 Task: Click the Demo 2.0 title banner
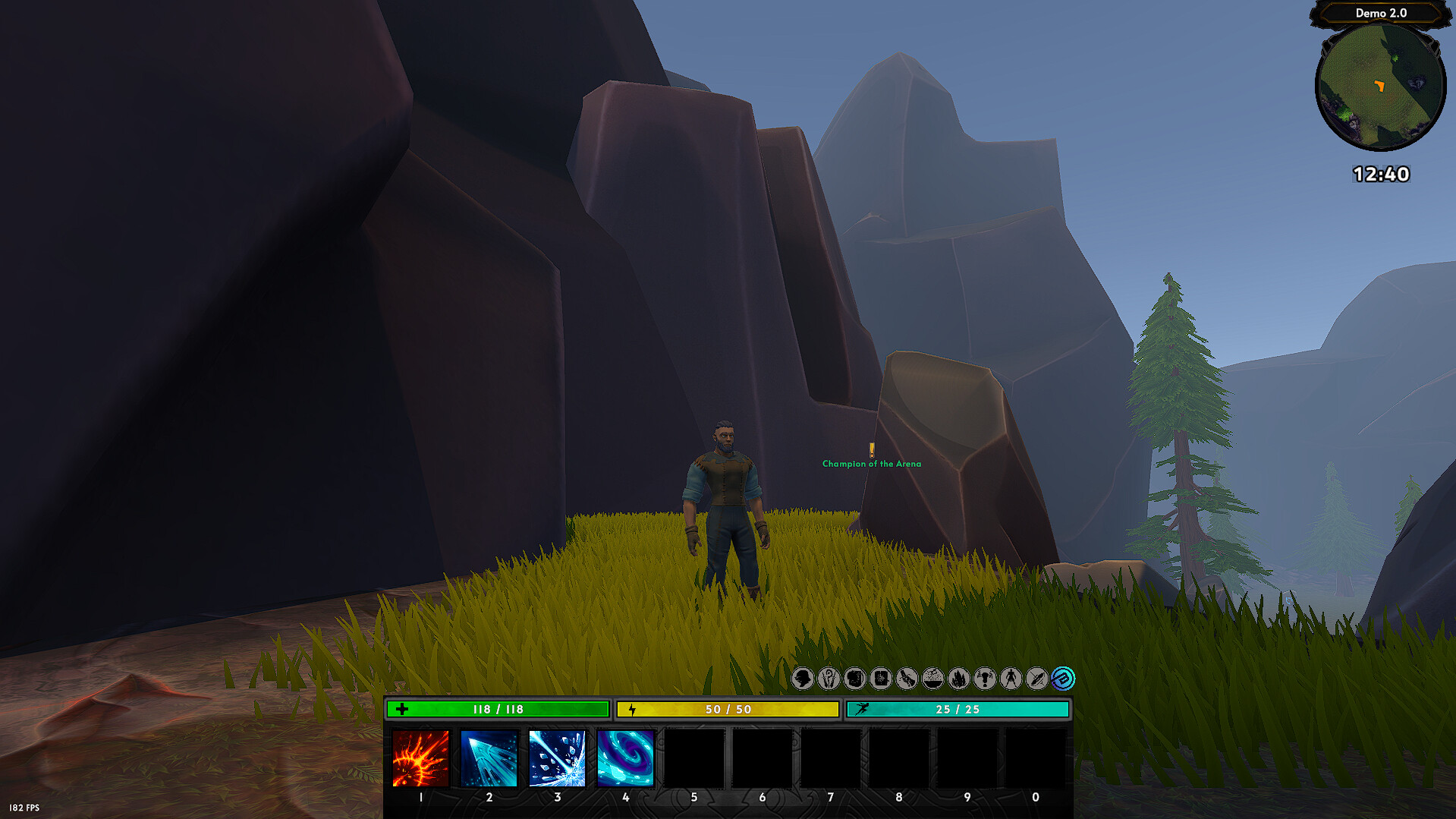tap(1380, 13)
